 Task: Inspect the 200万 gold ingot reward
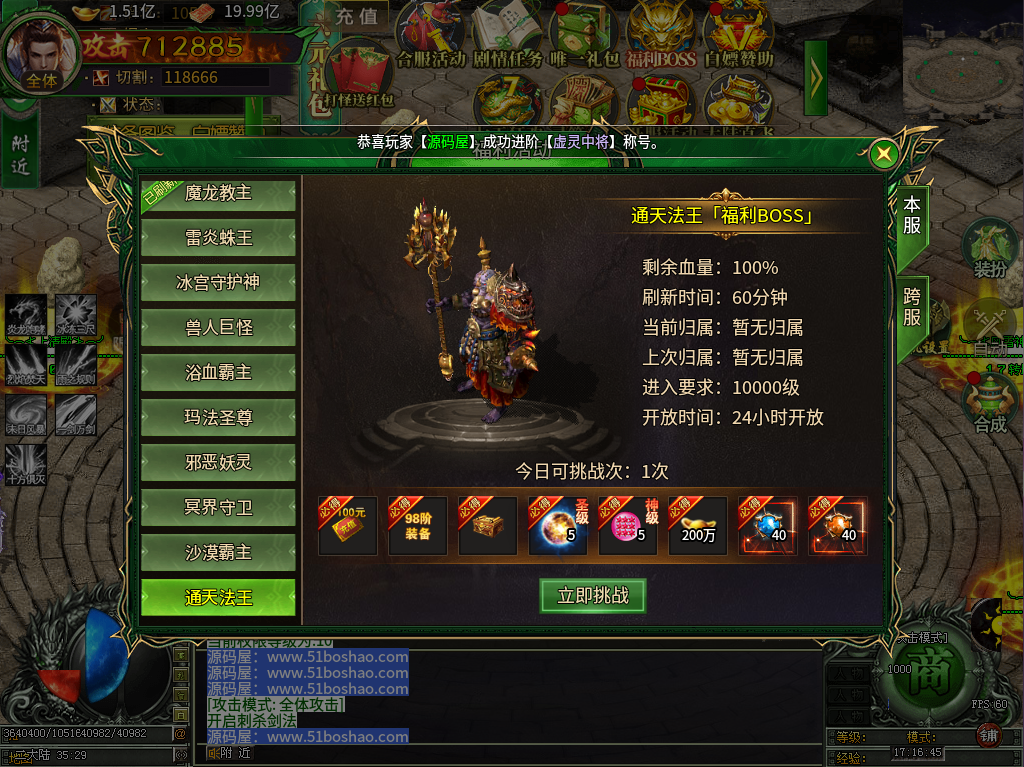point(698,526)
